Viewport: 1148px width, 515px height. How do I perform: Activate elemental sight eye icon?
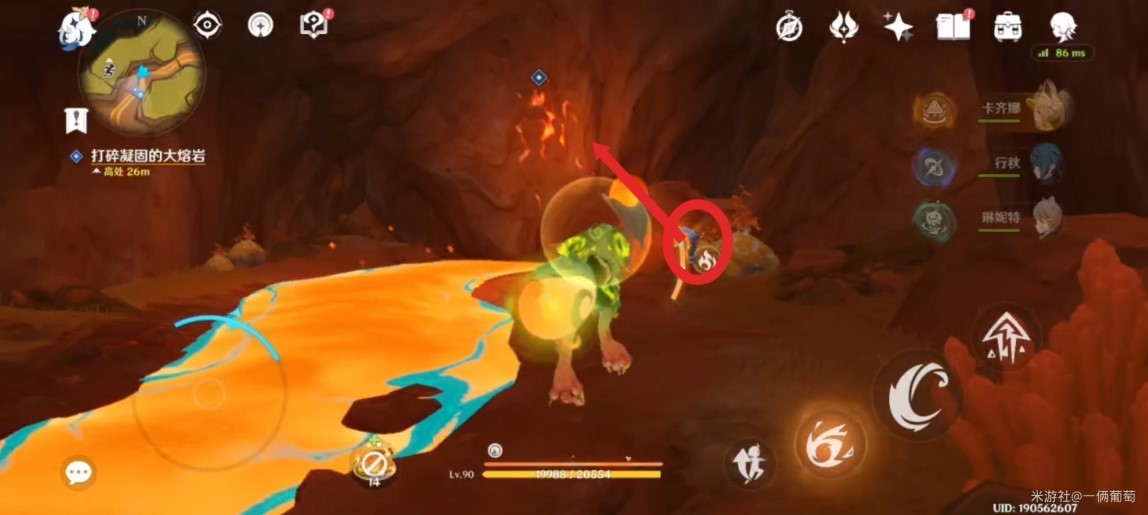207,24
